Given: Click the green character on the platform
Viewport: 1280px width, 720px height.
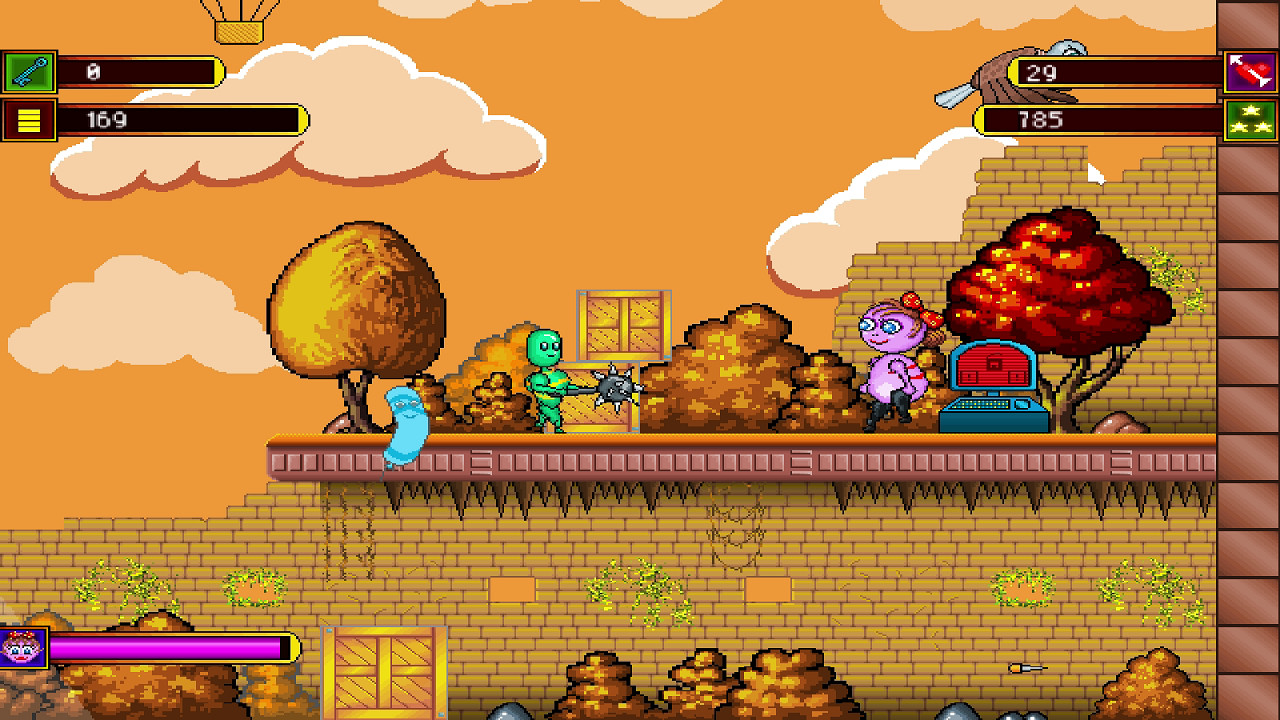Looking at the screenshot, I should pos(548,385).
